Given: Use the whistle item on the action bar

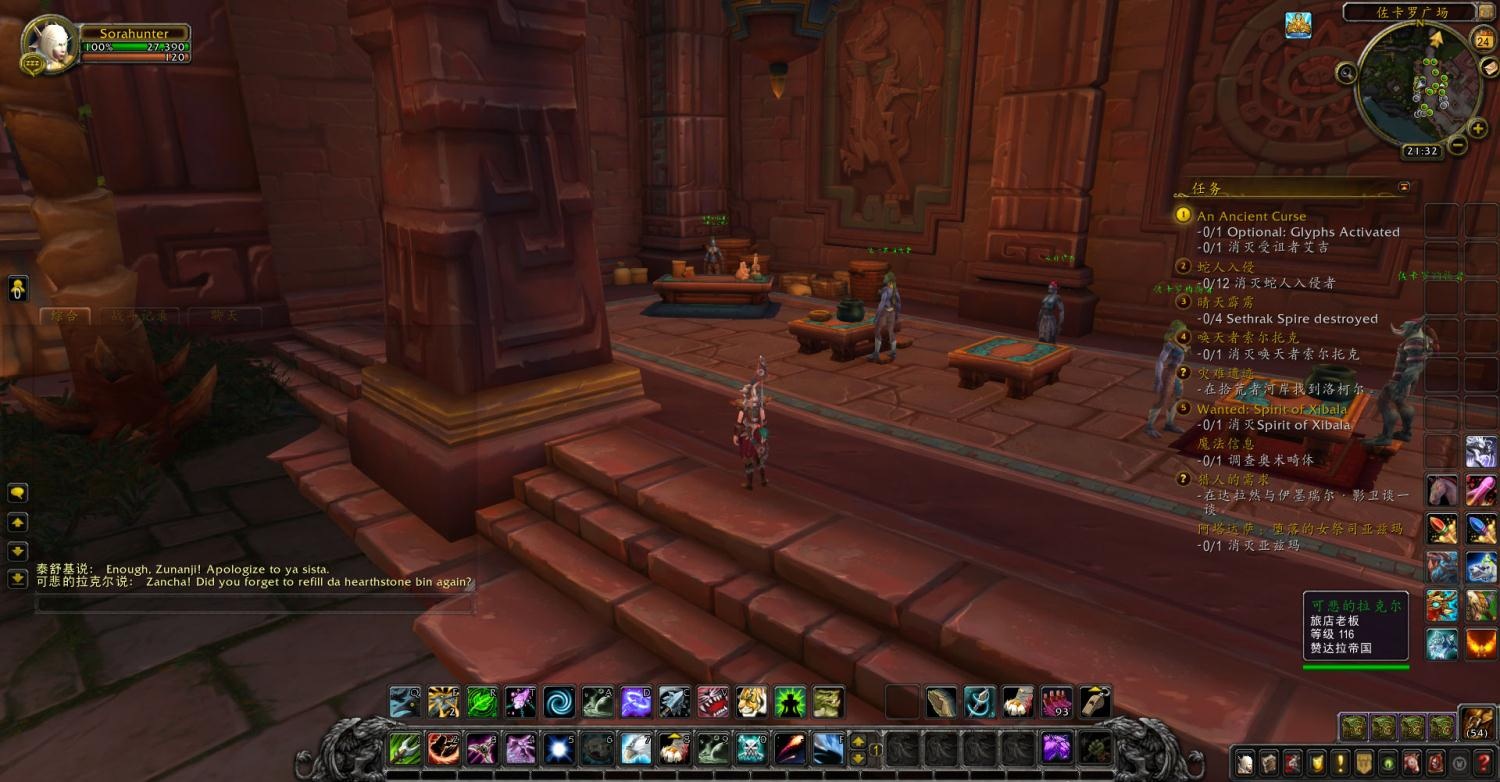Looking at the screenshot, I should 1095,702.
